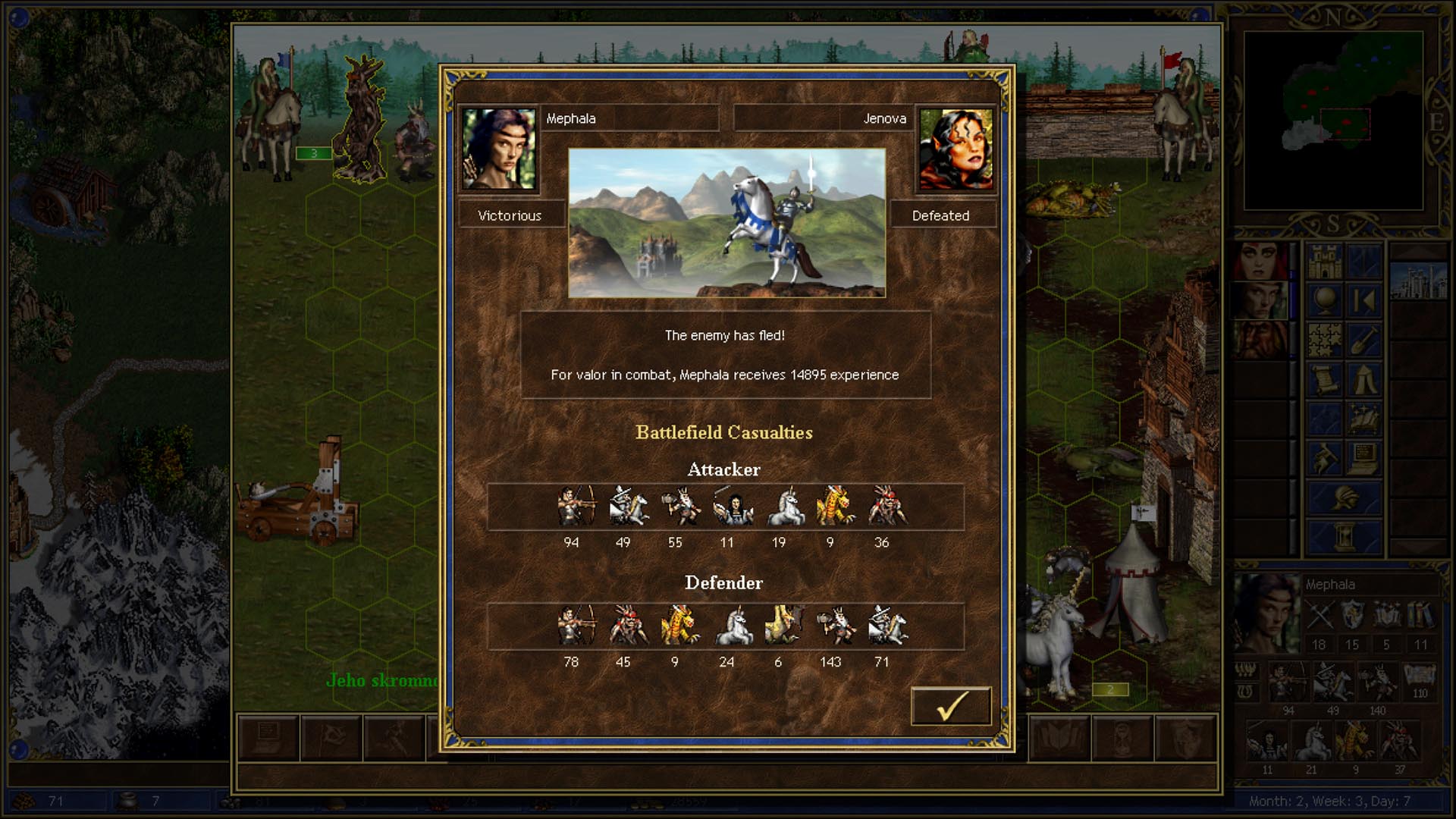Screen dimensions: 1456x819
Task: Click the galloping horse move hero button
Action: click(1325, 459)
